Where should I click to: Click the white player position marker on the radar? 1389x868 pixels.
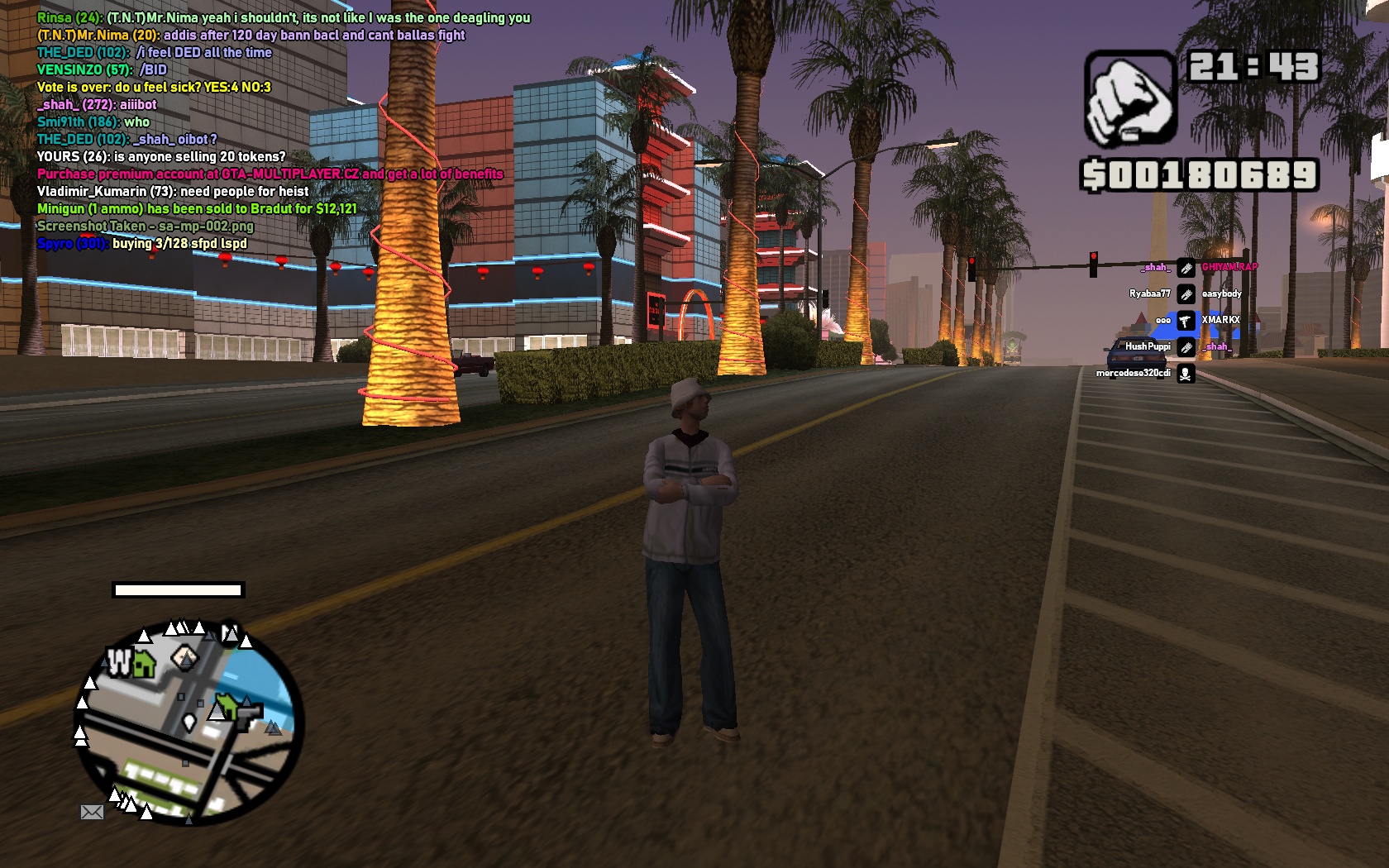click(189, 723)
